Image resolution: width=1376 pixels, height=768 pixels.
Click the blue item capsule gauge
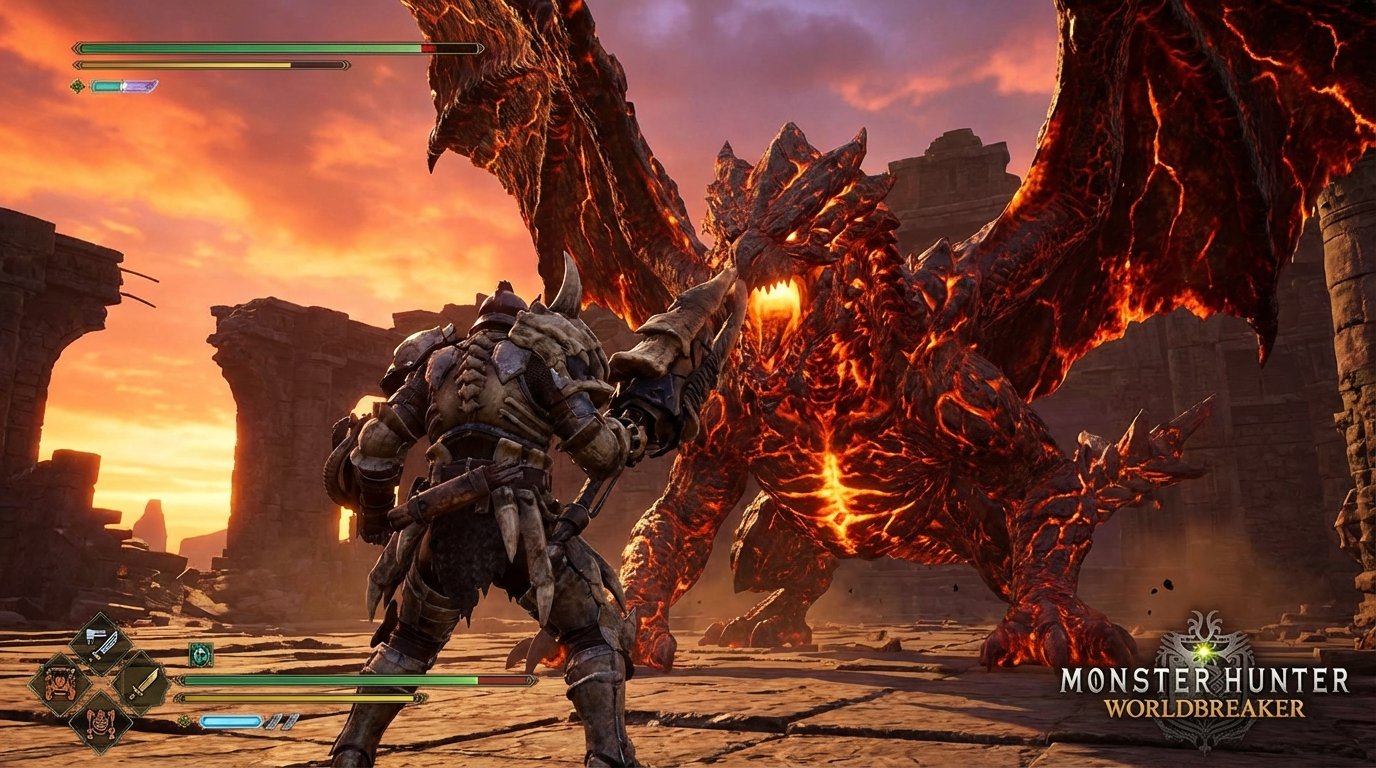[230, 721]
